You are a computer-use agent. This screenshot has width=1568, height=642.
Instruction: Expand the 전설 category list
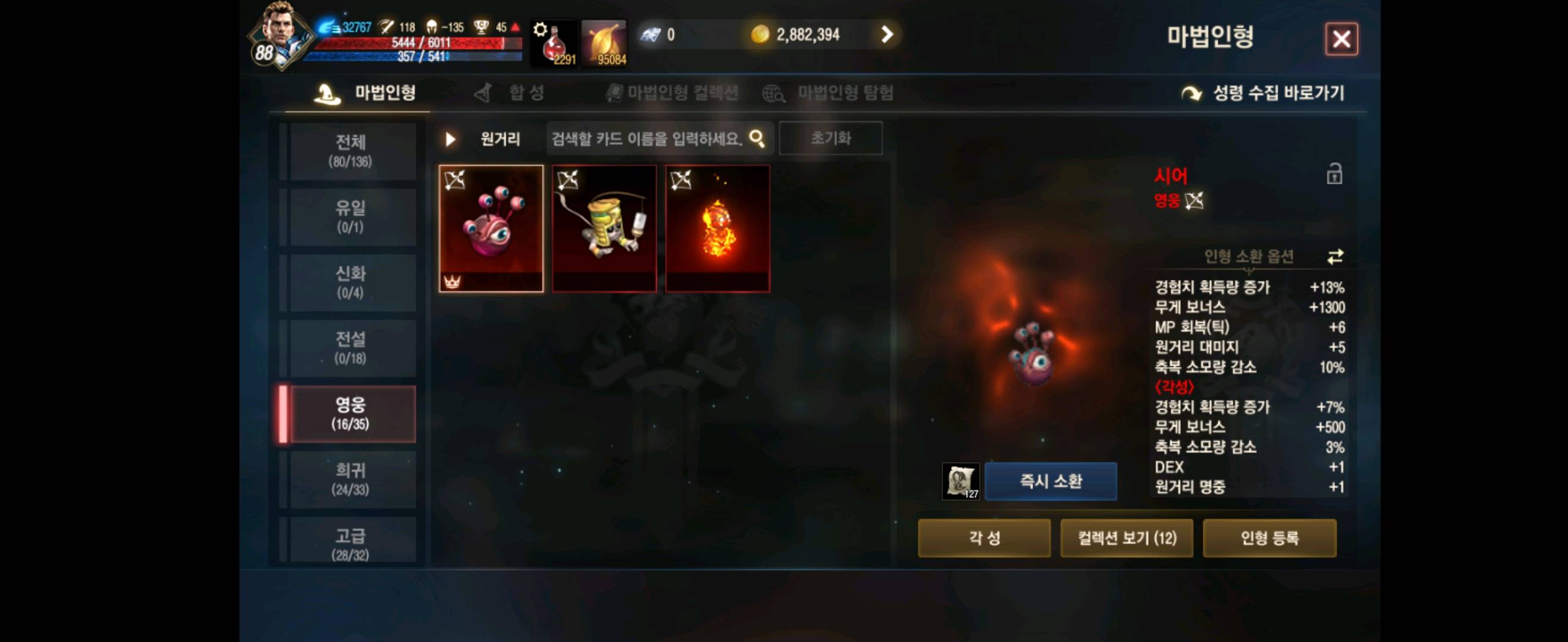click(351, 347)
